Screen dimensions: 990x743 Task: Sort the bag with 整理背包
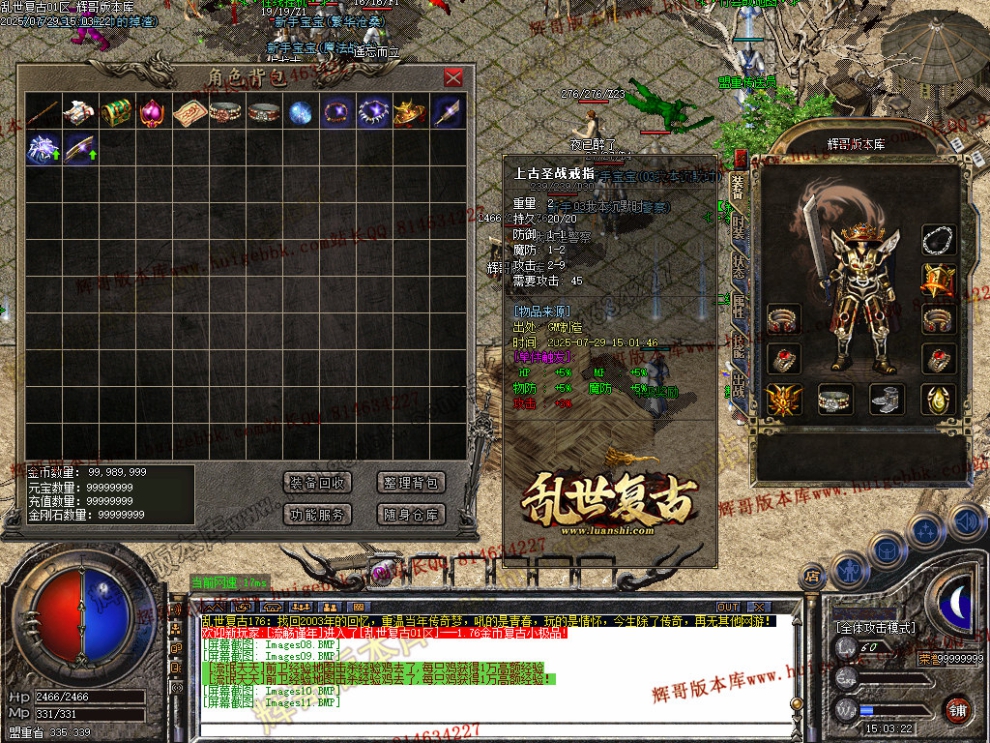(x=410, y=483)
